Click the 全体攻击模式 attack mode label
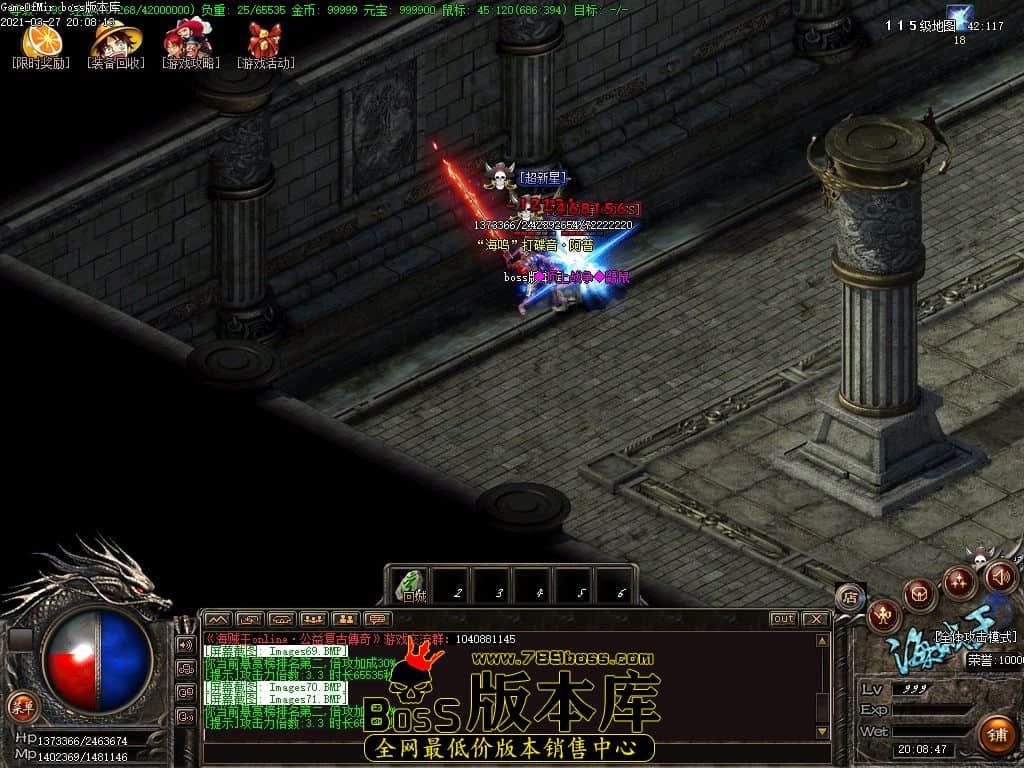The image size is (1024, 768). pos(974,636)
